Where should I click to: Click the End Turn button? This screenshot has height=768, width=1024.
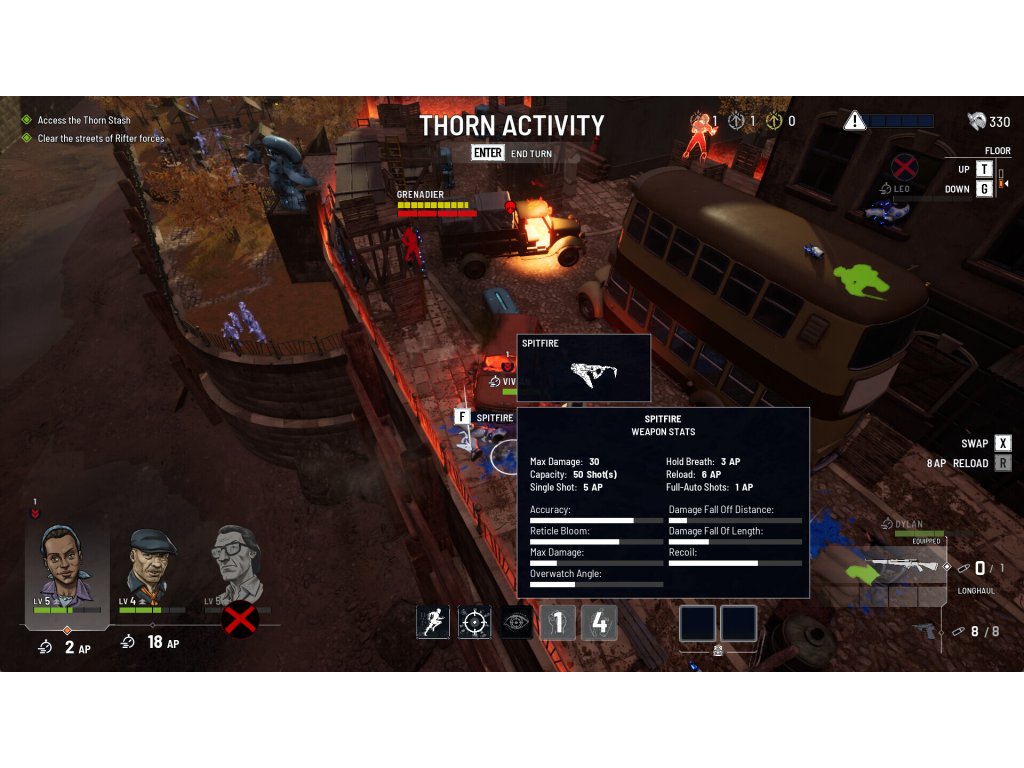(x=512, y=154)
